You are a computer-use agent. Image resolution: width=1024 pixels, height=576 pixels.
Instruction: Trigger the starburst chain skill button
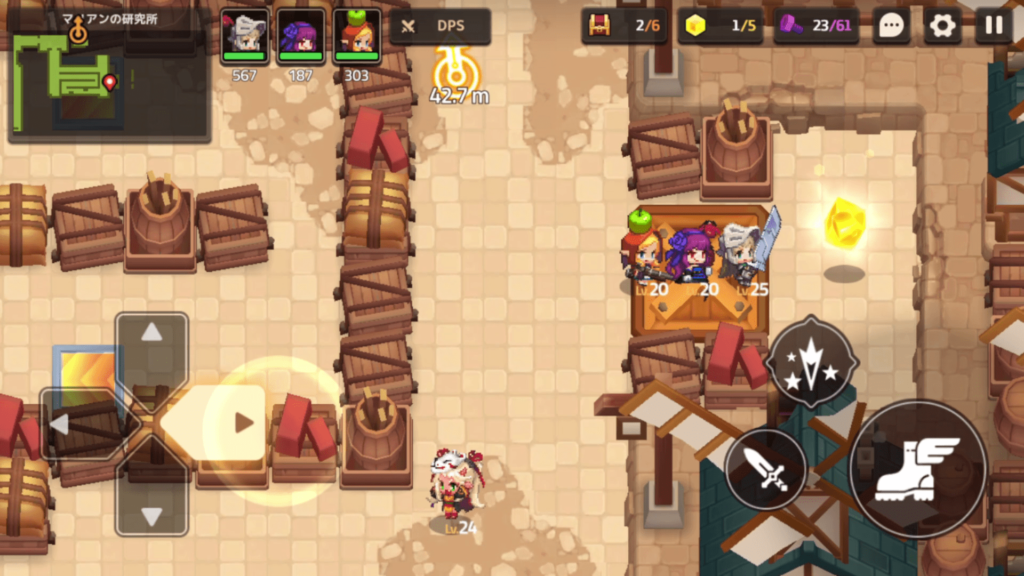(x=812, y=362)
